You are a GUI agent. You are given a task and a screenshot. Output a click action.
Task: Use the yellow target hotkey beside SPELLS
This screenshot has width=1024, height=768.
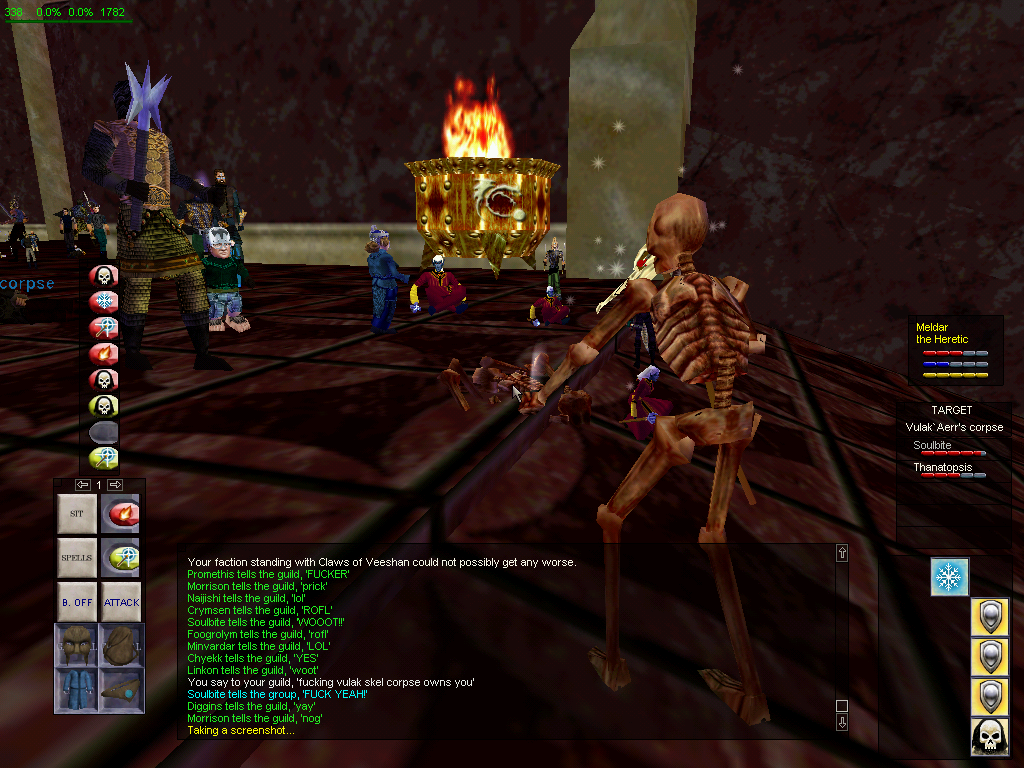coord(121,558)
